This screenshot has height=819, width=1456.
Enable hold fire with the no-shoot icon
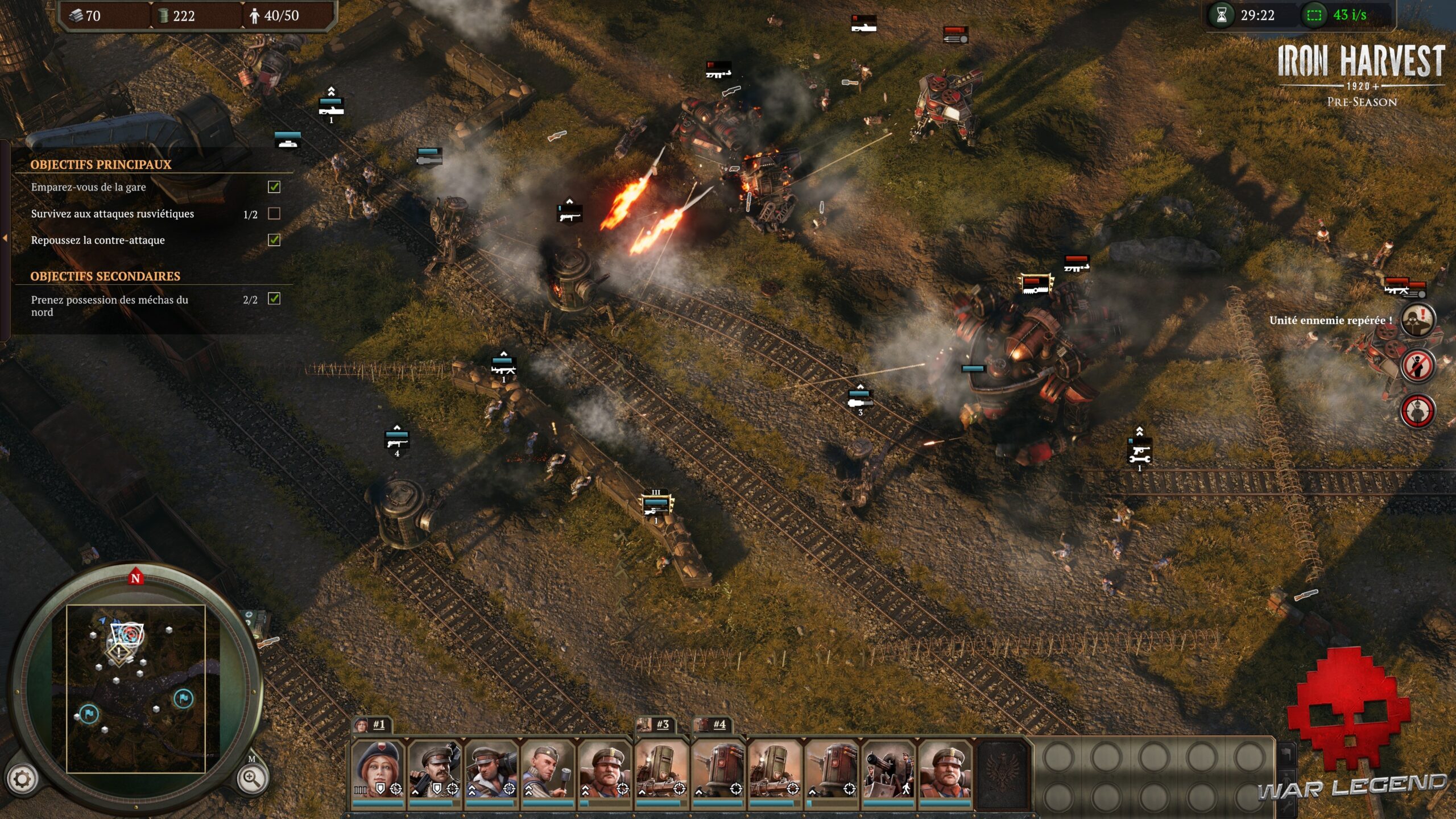click(x=1418, y=365)
